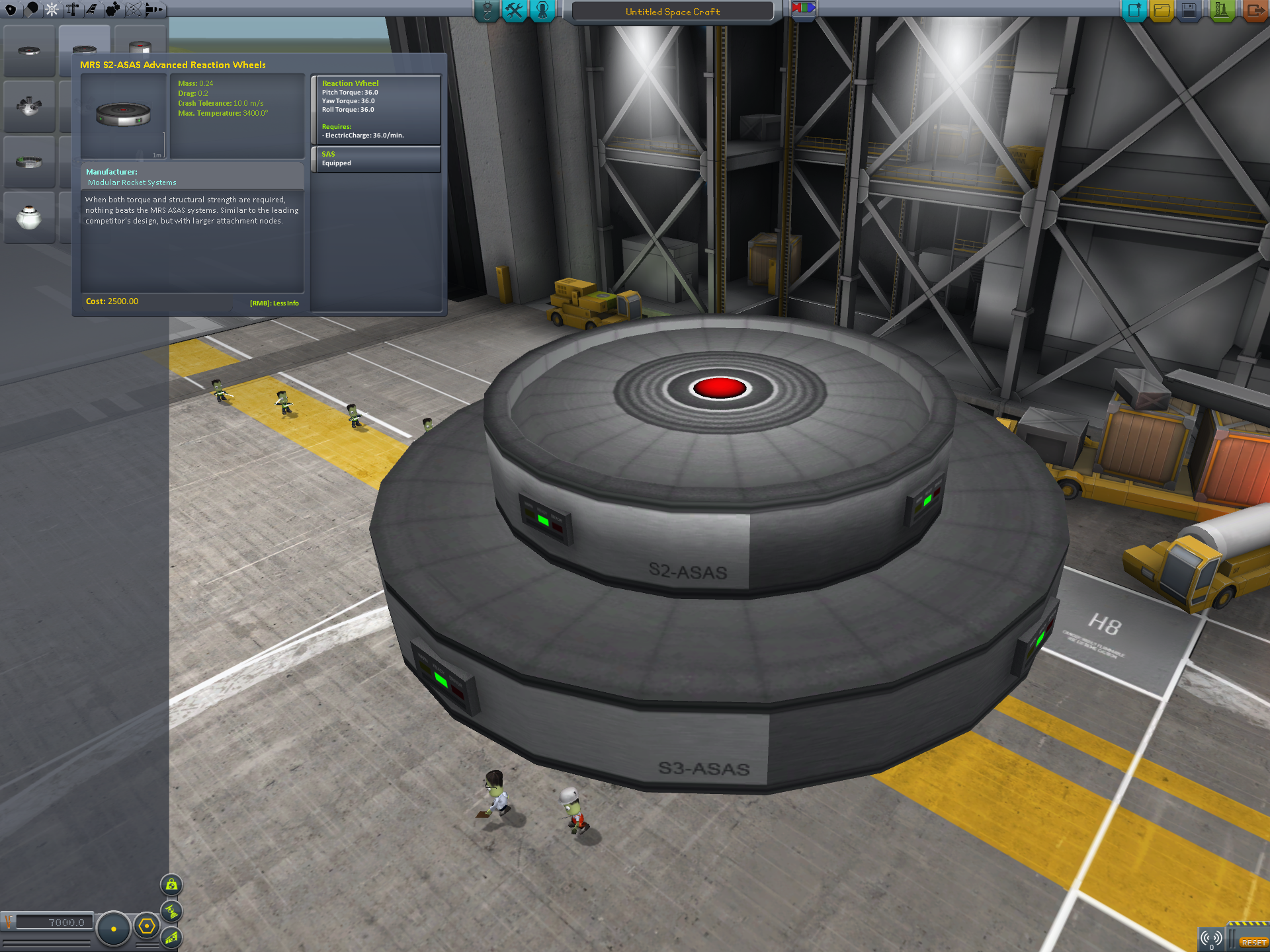Click the red-green-blue flag button
The image size is (1270, 952).
point(803,9)
